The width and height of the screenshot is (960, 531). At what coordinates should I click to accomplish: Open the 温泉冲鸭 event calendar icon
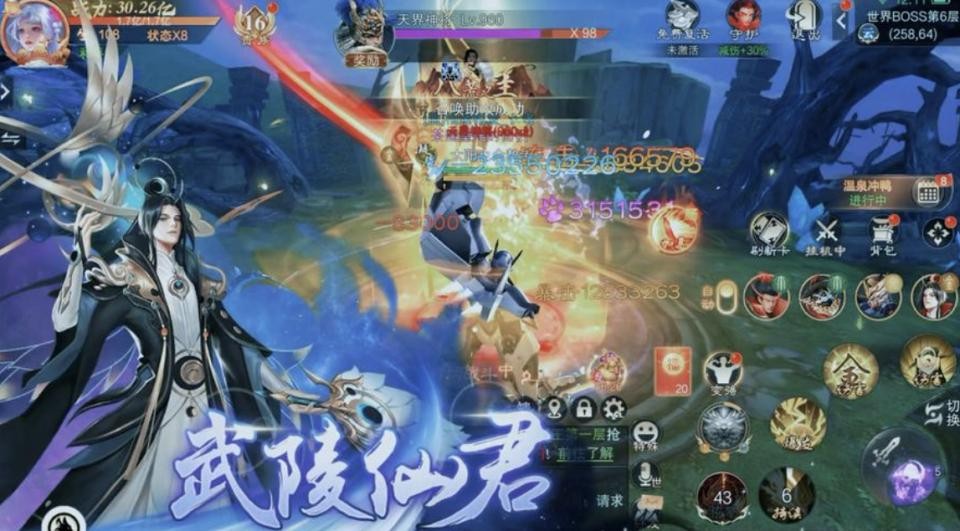pyautogui.click(x=927, y=193)
